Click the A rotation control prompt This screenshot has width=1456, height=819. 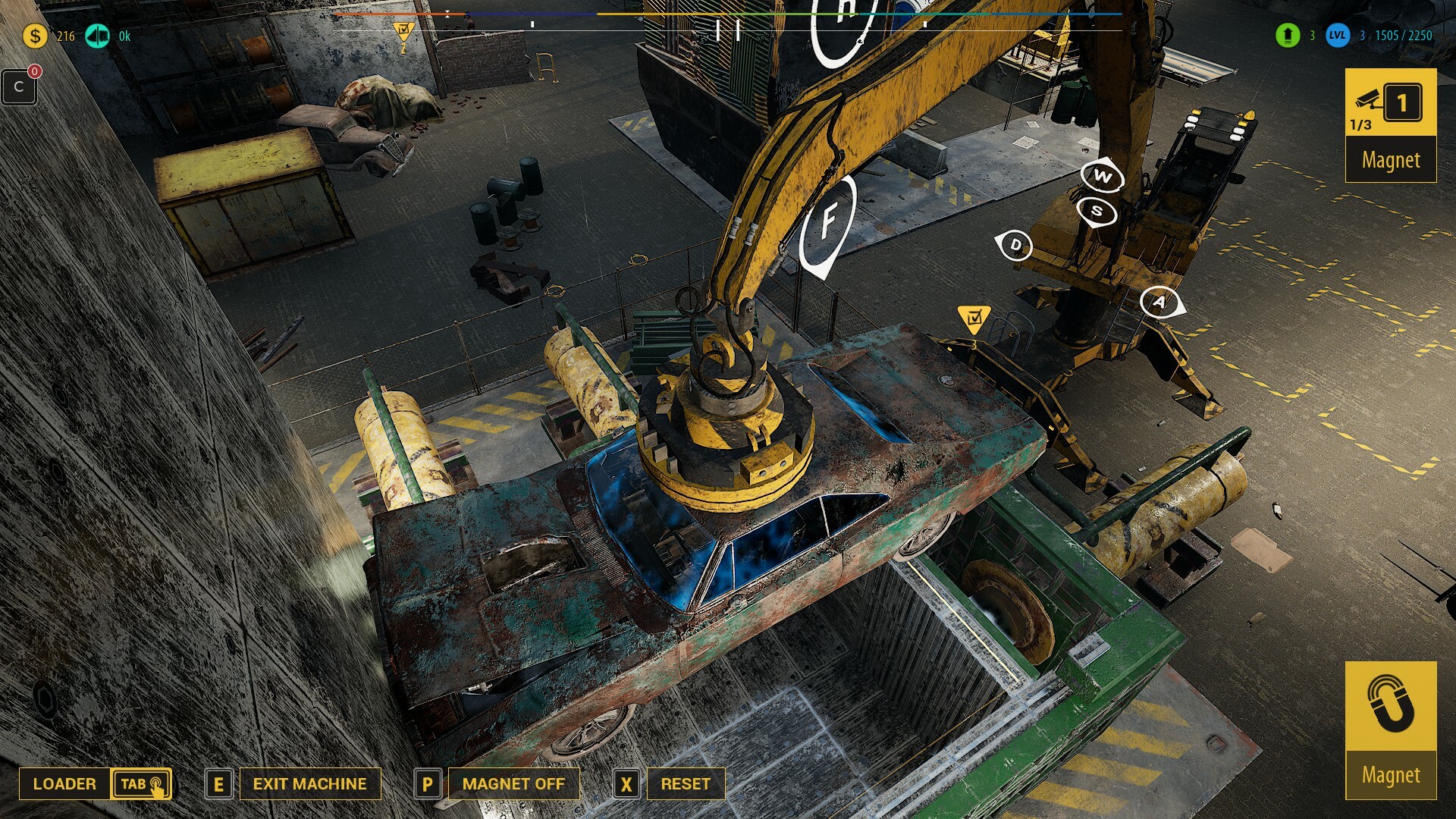[1158, 303]
